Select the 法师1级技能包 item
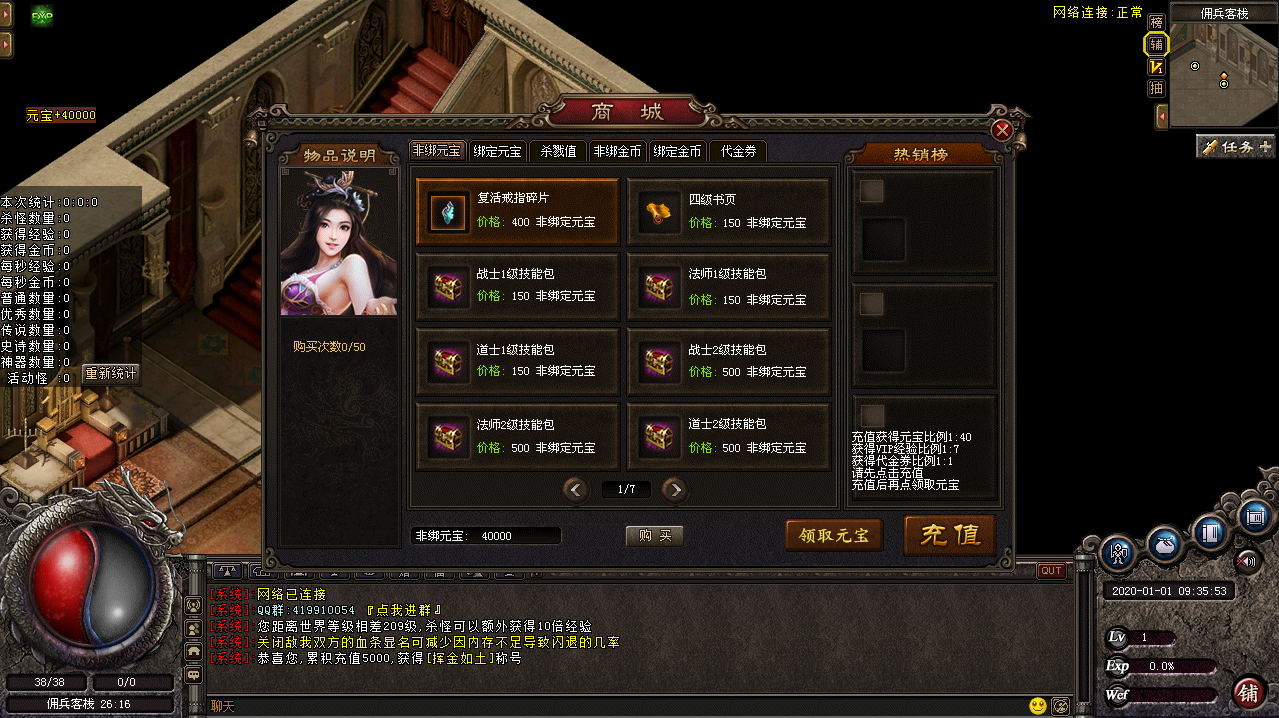 pos(729,287)
